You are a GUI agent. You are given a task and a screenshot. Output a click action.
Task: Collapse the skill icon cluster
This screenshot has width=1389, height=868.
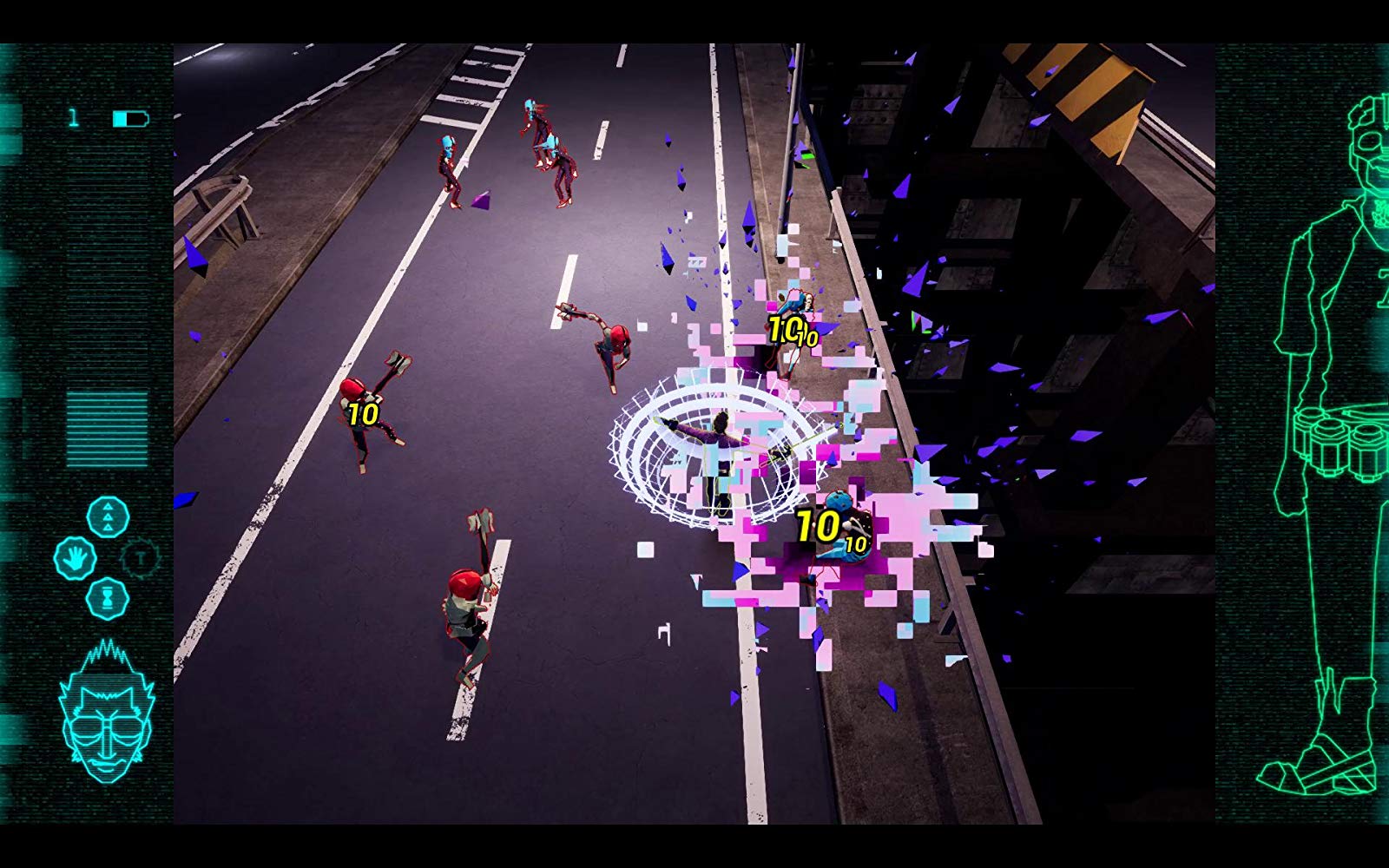(x=107, y=556)
